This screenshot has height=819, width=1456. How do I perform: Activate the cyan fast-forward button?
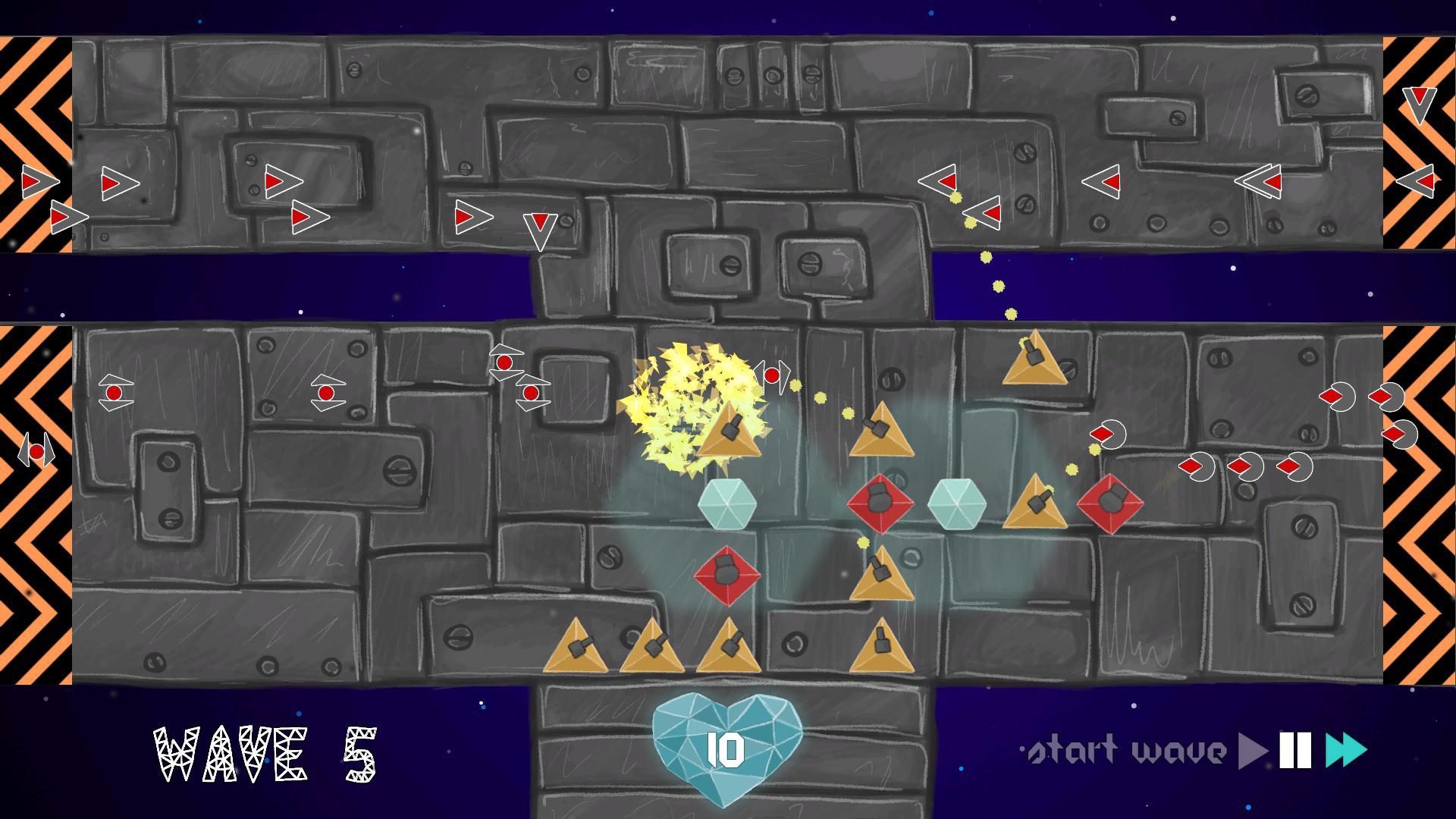1345,751
